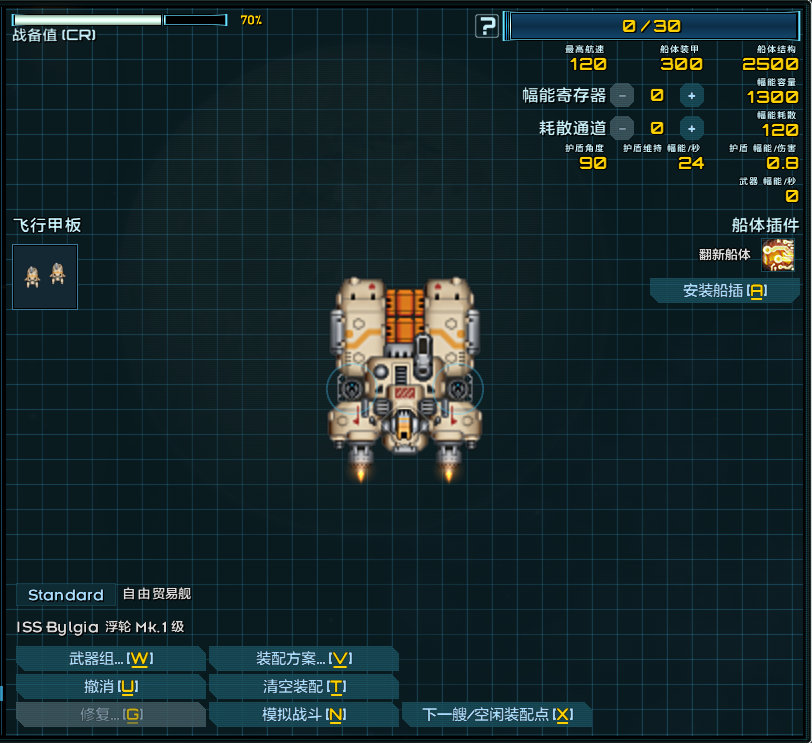Select the 修复 repair button
This screenshot has height=743, width=812.
coord(110,715)
